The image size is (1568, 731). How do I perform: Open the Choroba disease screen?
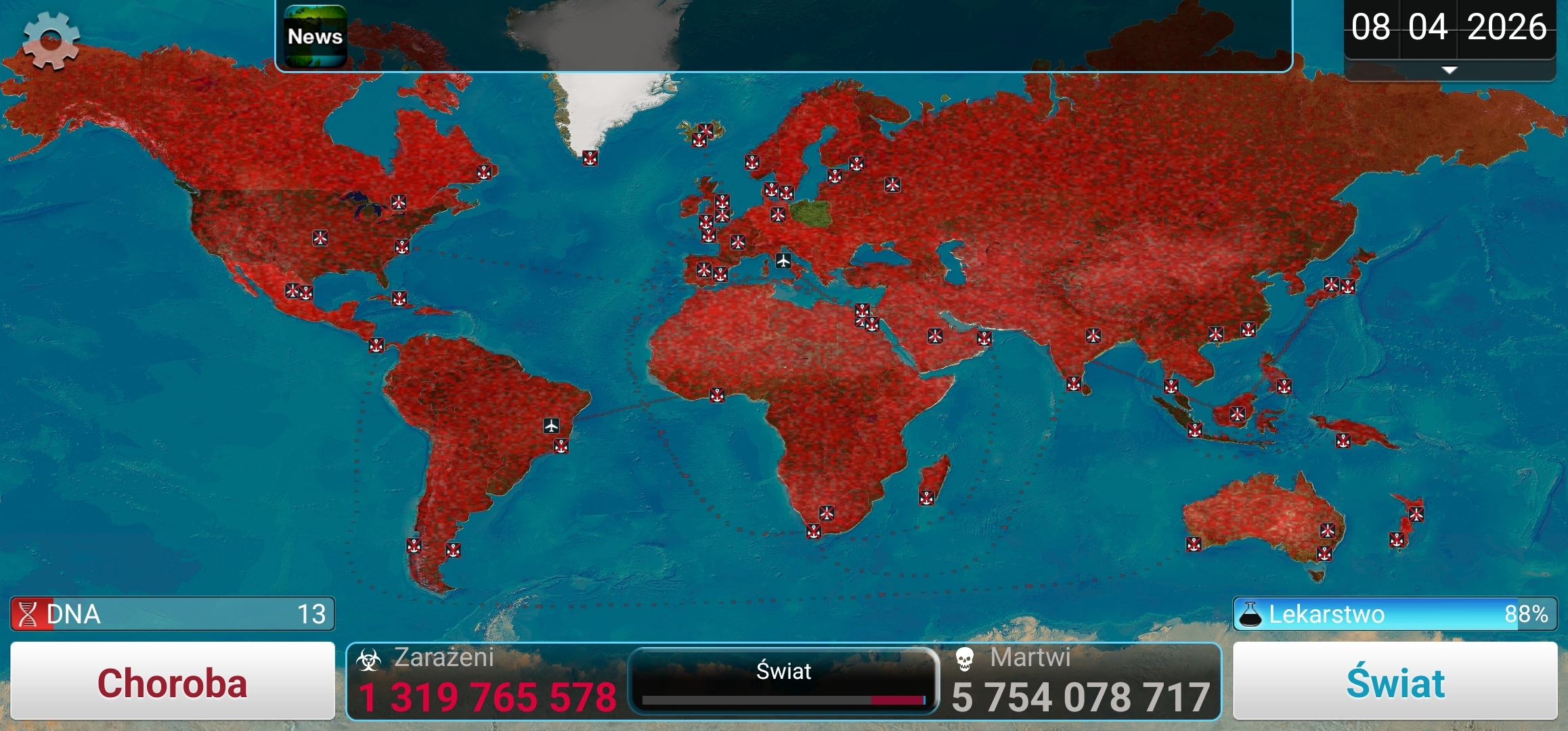point(173,682)
